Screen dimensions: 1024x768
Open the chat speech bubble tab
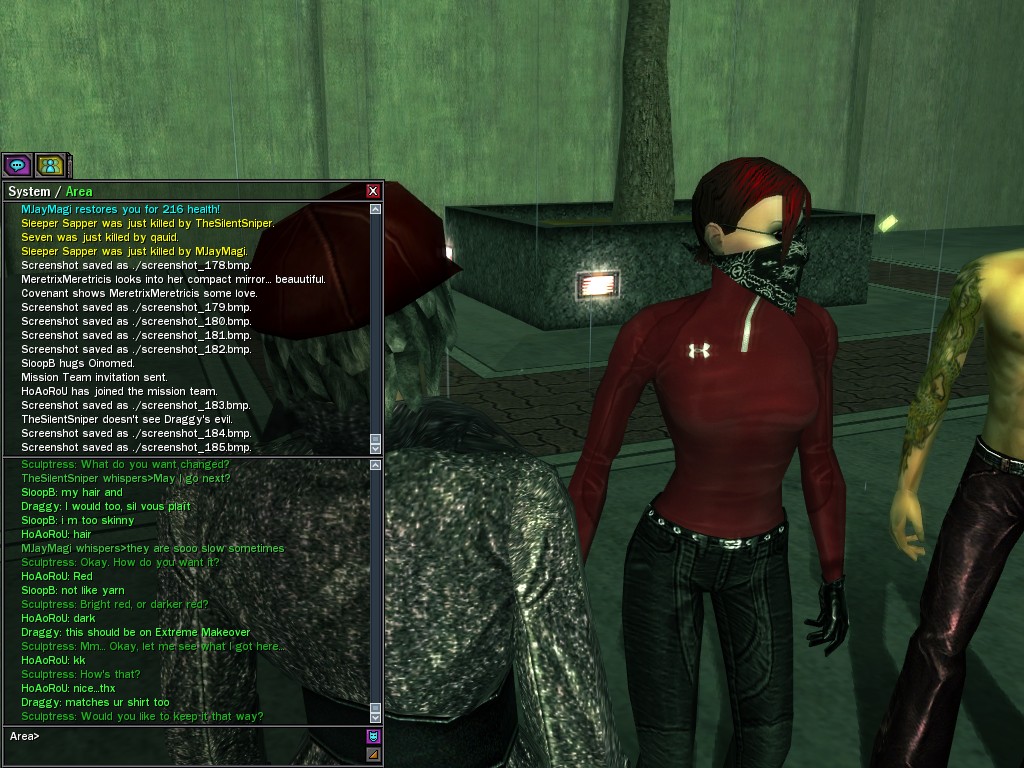(x=17, y=165)
